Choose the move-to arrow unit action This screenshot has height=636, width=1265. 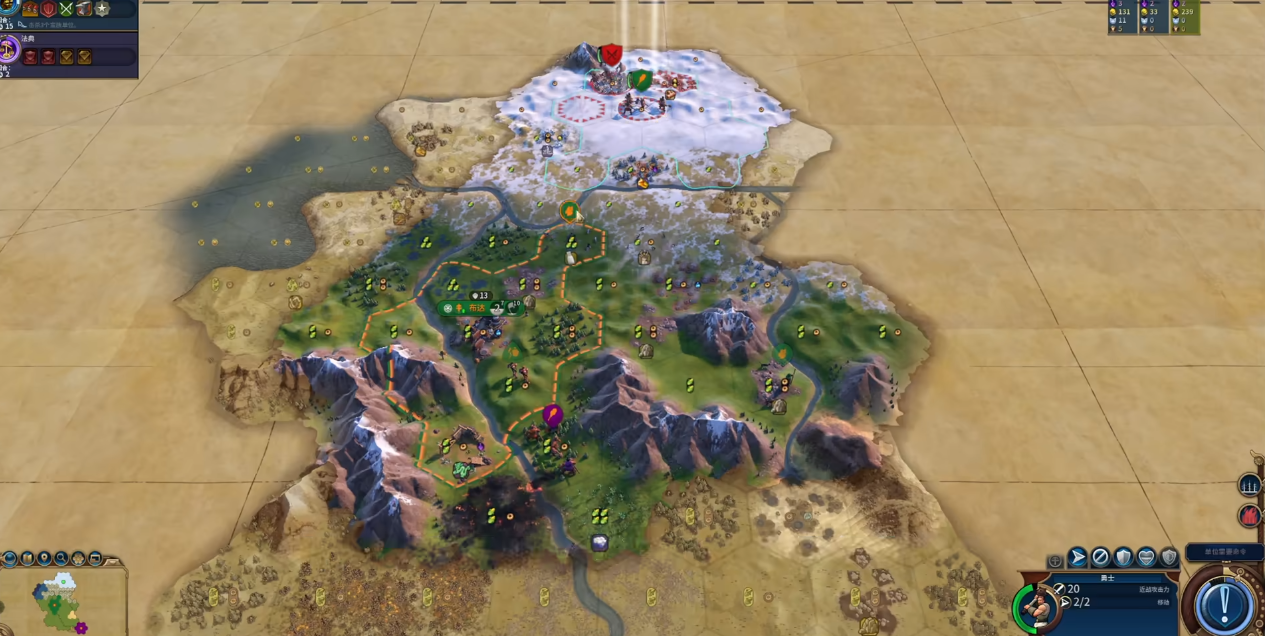tap(1077, 557)
